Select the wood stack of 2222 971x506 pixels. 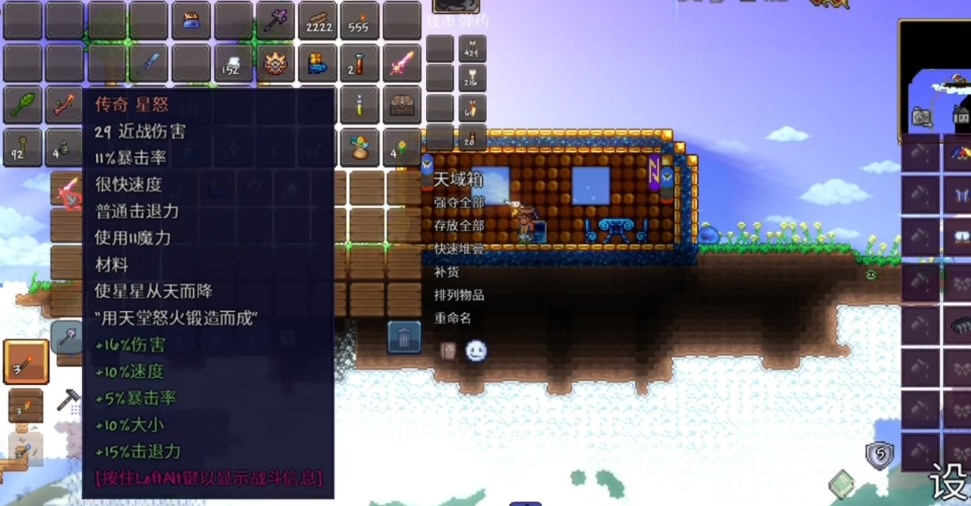tap(317, 21)
